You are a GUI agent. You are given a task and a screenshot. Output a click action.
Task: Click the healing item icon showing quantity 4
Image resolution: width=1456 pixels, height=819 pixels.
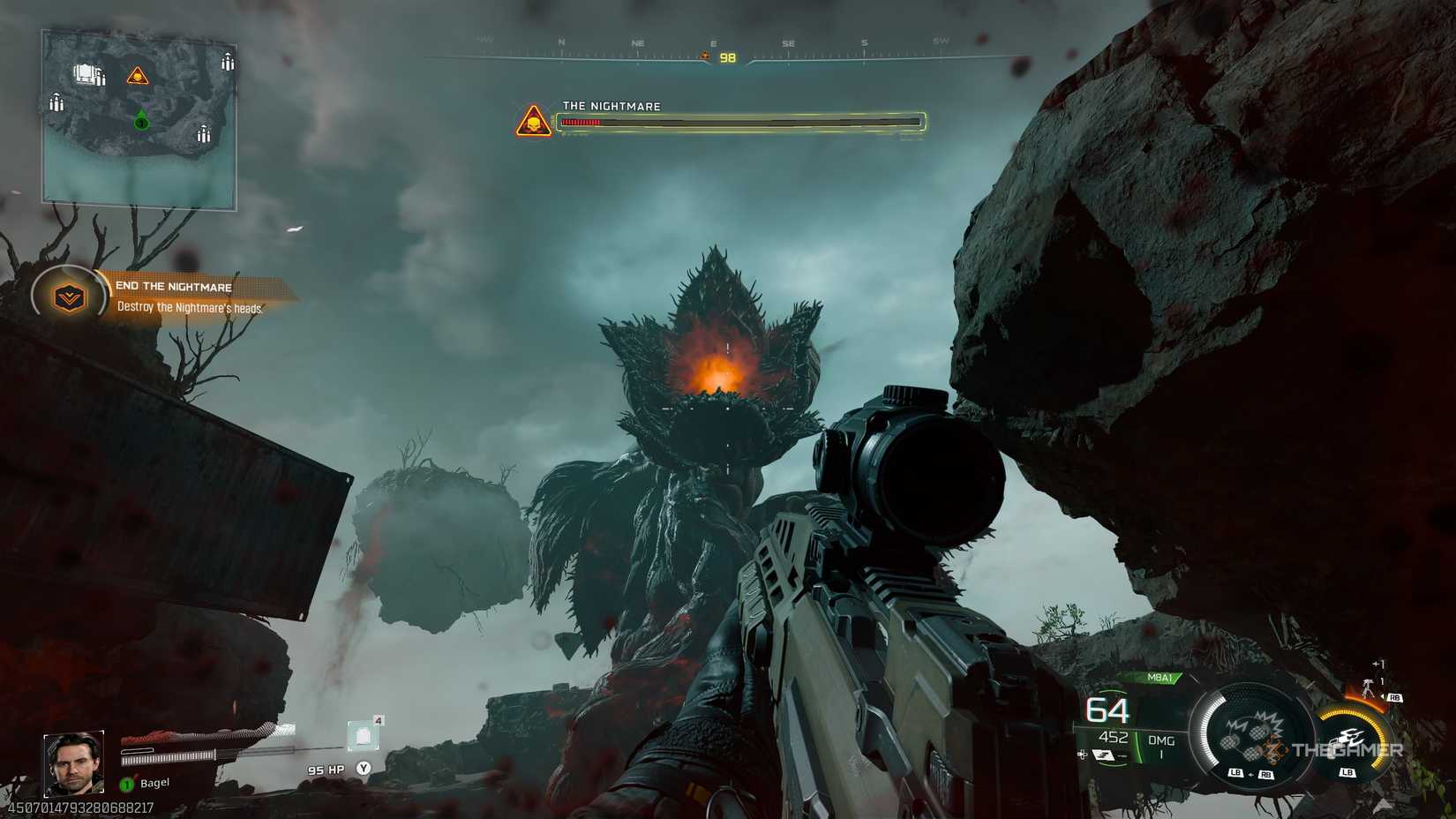click(364, 734)
